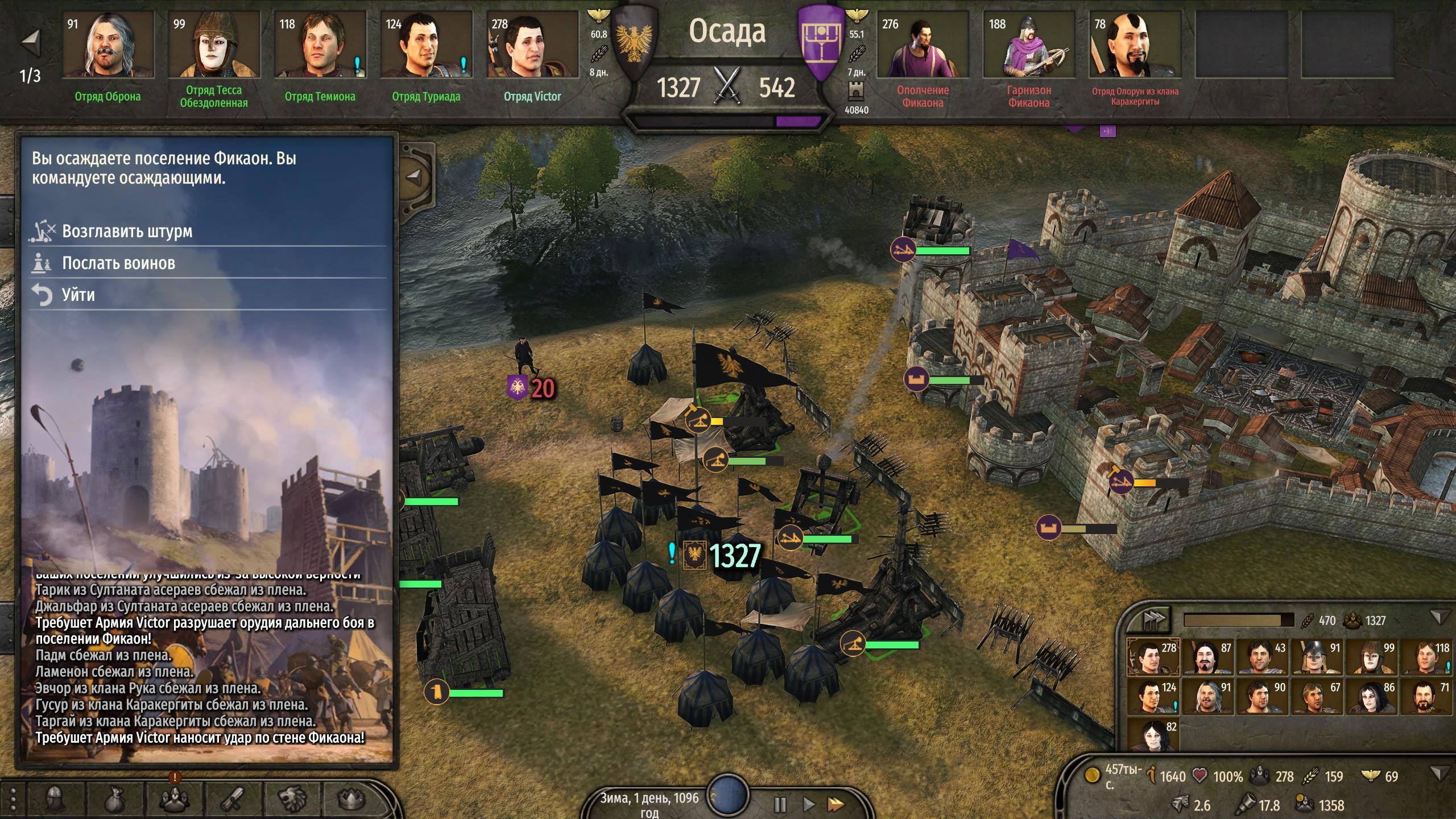The width and height of the screenshot is (1456, 819).
Task: Open the quests scroll icon
Action: [233, 799]
